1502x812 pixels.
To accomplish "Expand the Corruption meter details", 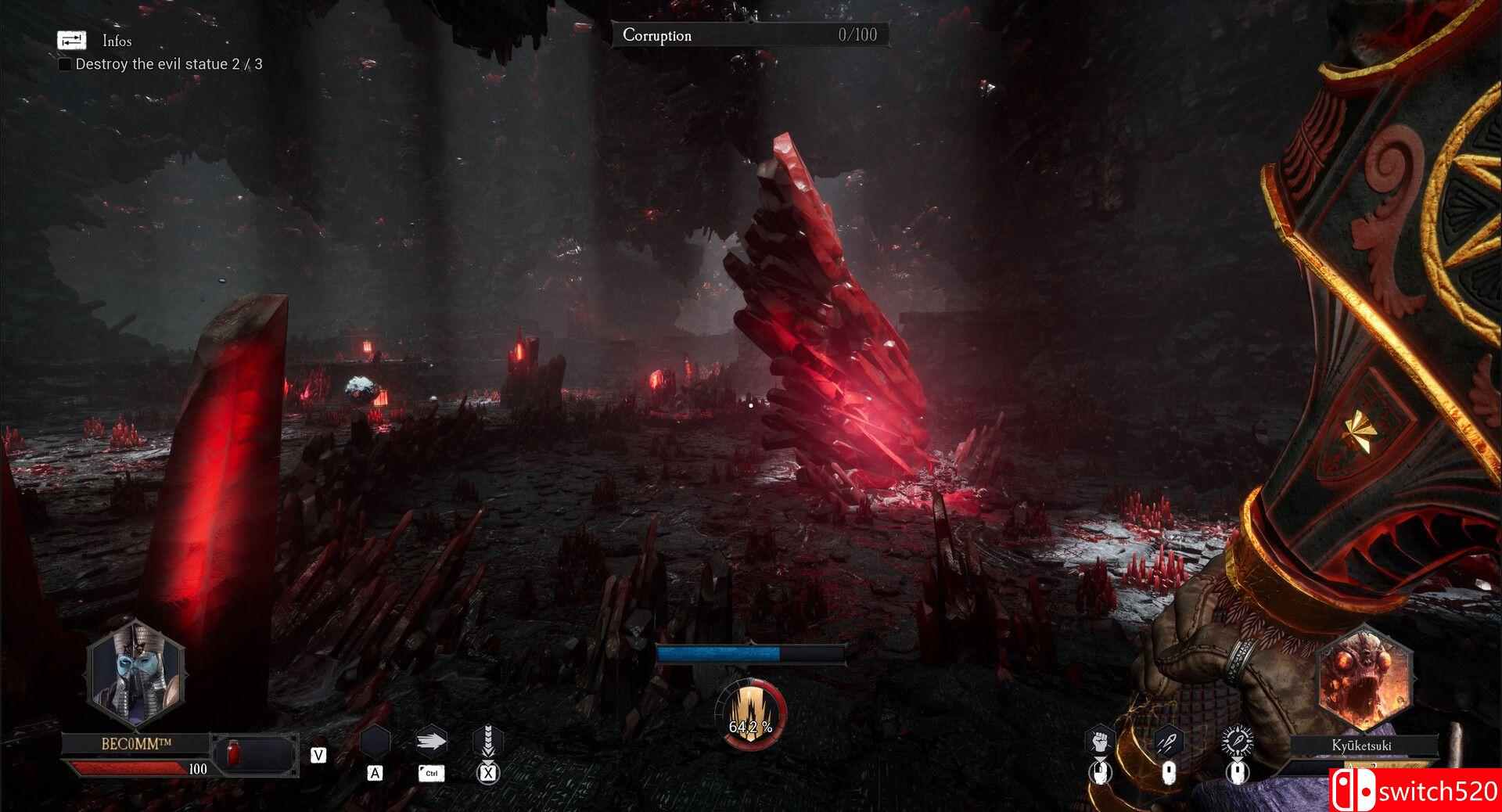I will (x=749, y=35).
